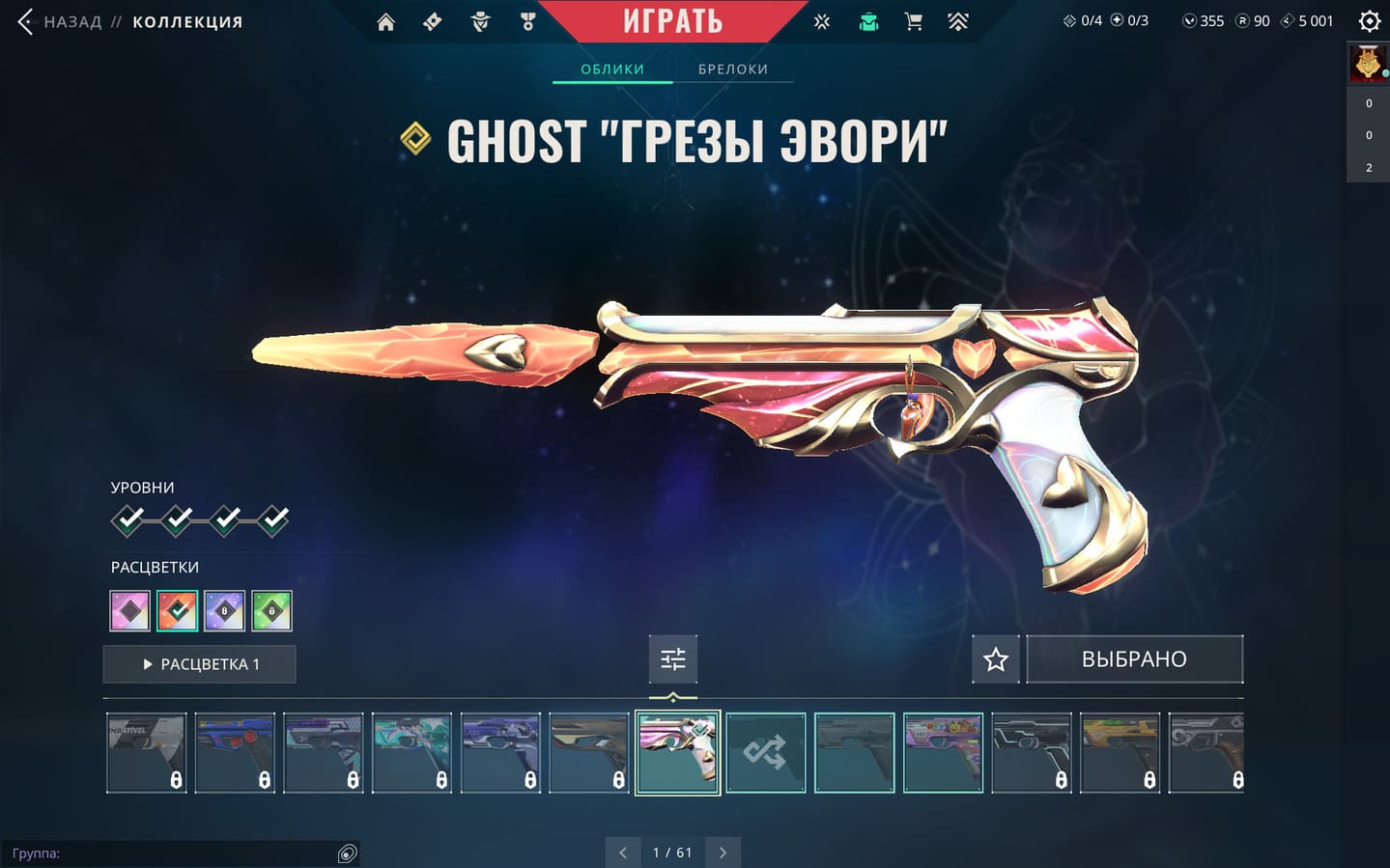Switch to the БРЕЛОКИ tab
This screenshot has width=1390, height=868.
coord(733,70)
